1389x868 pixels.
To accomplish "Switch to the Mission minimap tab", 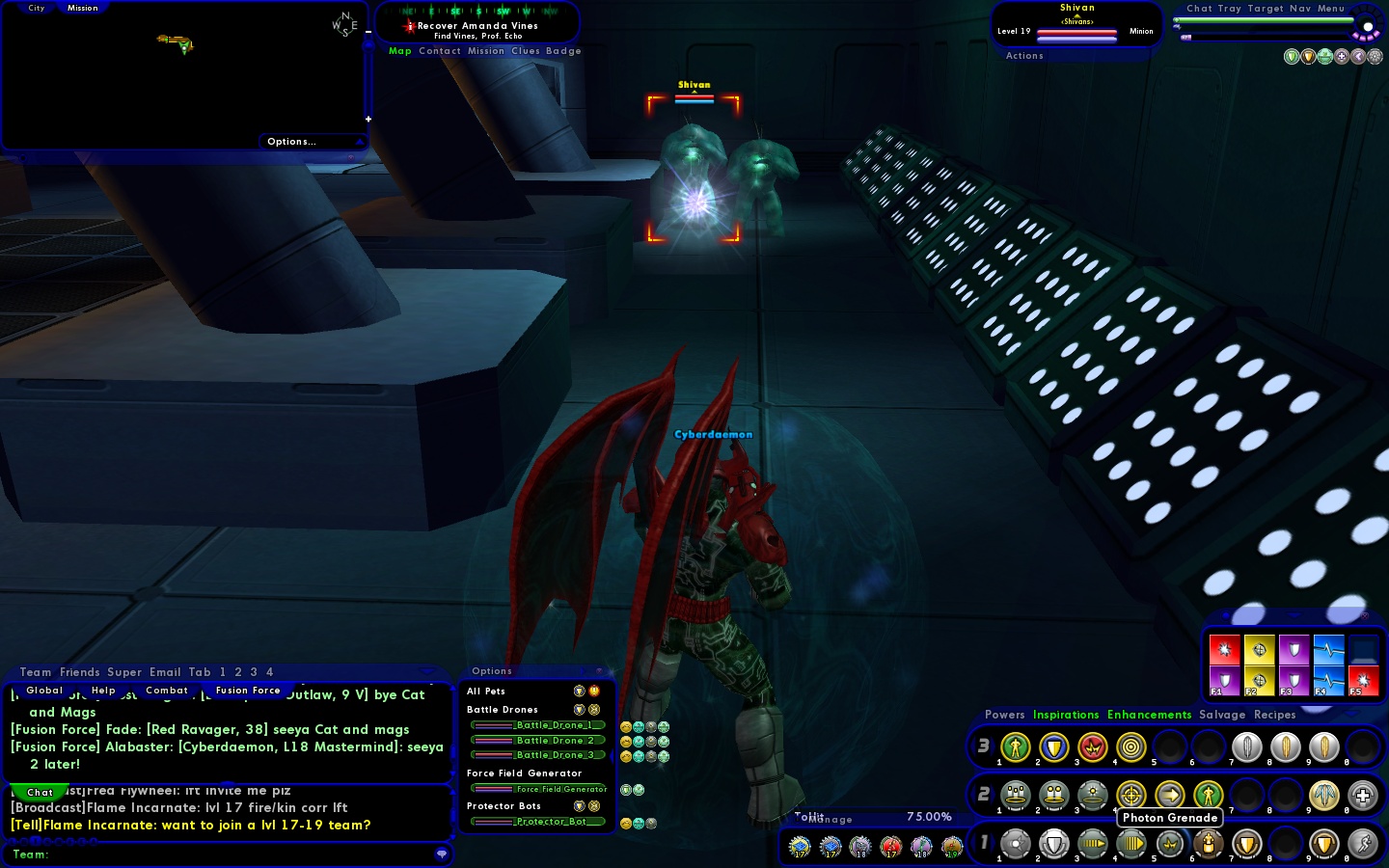I will point(82,8).
